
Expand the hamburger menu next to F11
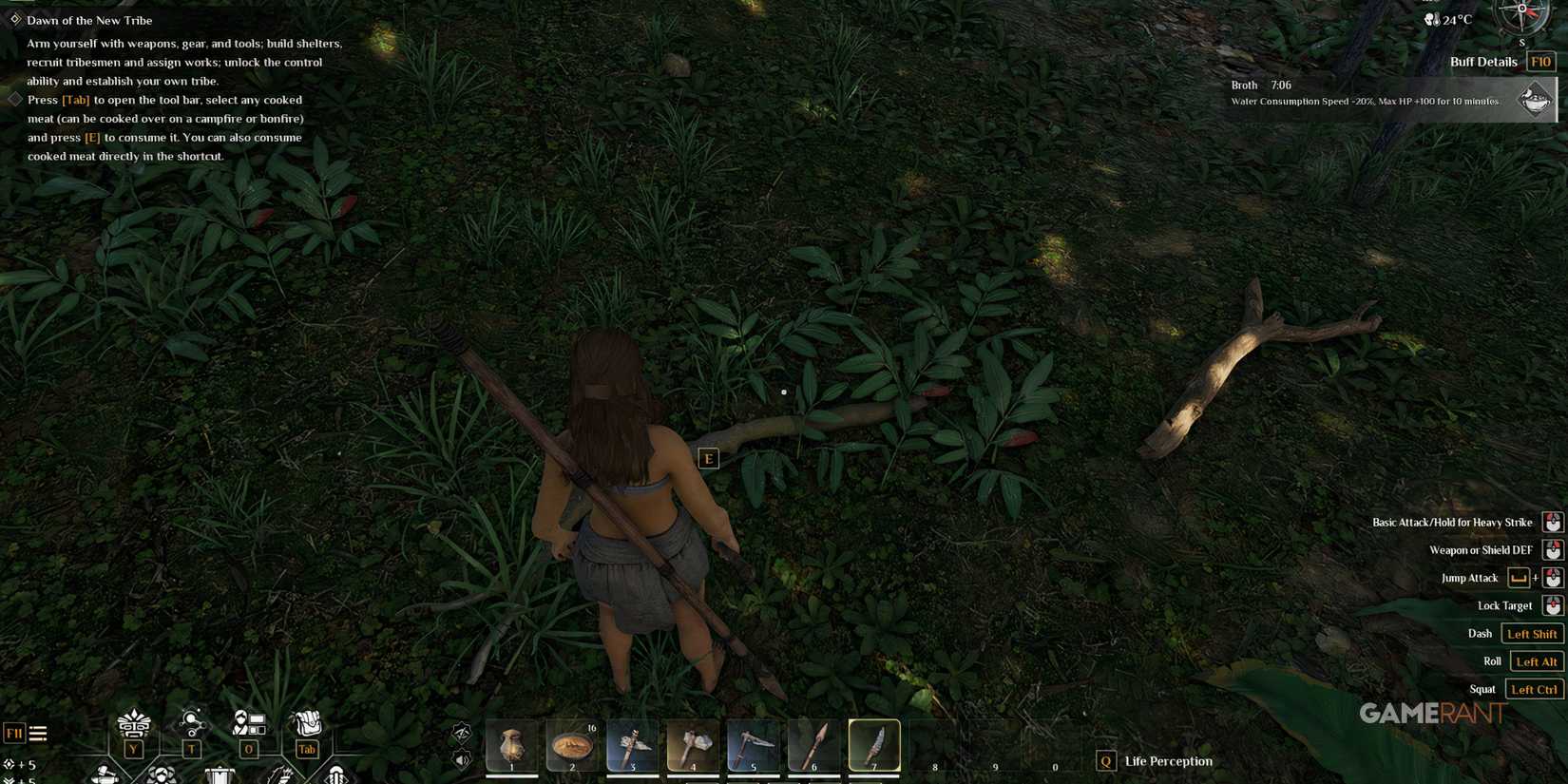pyautogui.click(x=38, y=732)
